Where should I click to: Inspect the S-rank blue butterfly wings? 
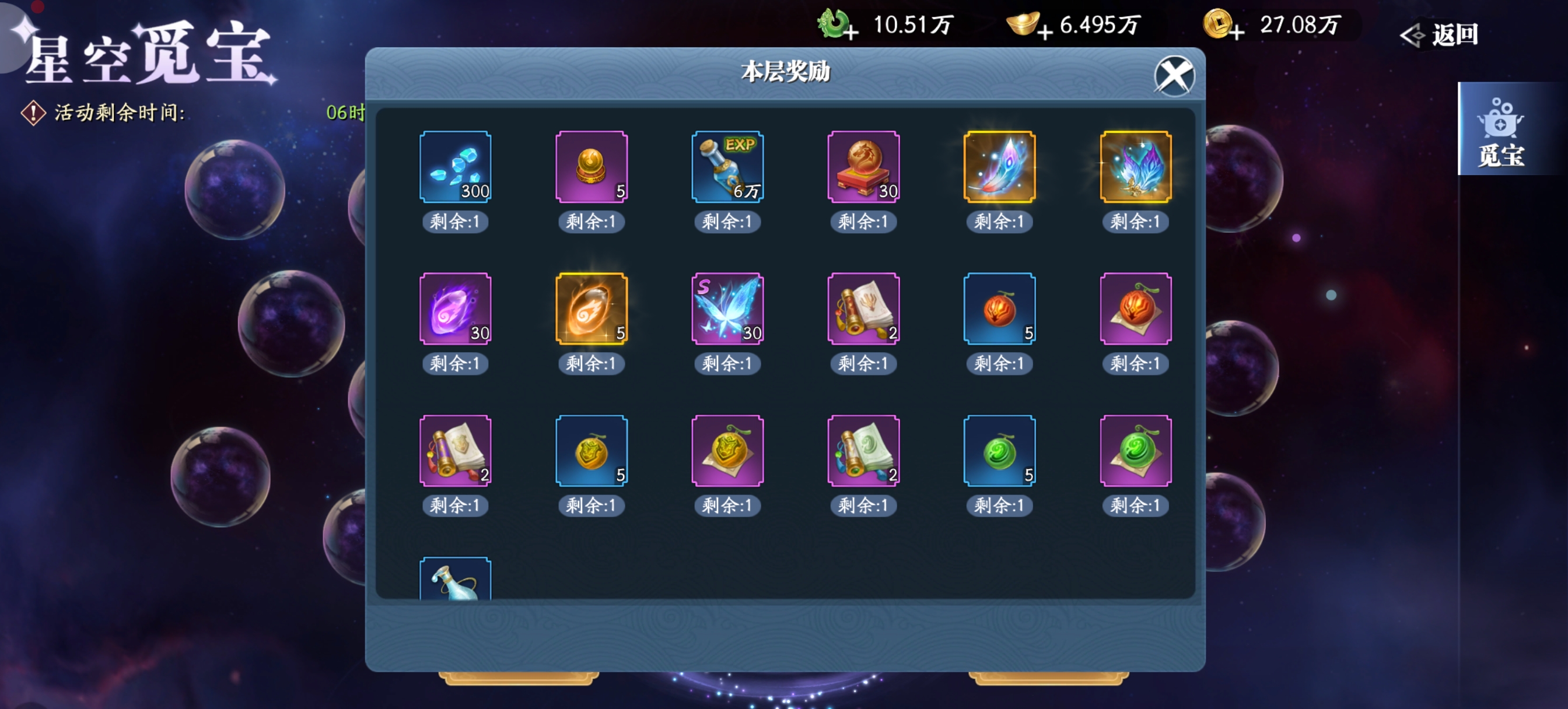pyautogui.click(x=727, y=308)
